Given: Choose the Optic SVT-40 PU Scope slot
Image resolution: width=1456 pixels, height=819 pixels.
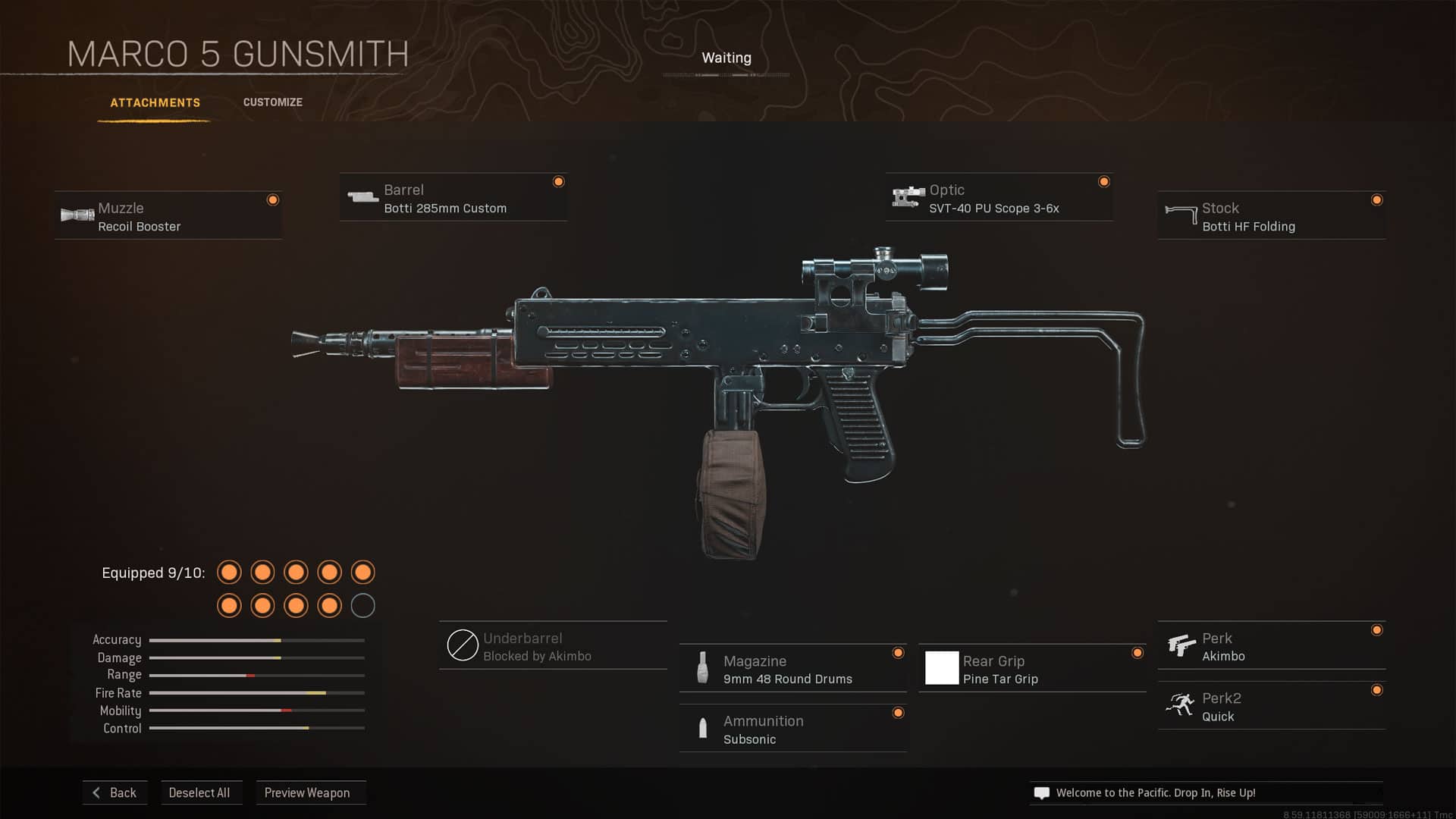Looking at the screenshot, I should tap(999, 198).
